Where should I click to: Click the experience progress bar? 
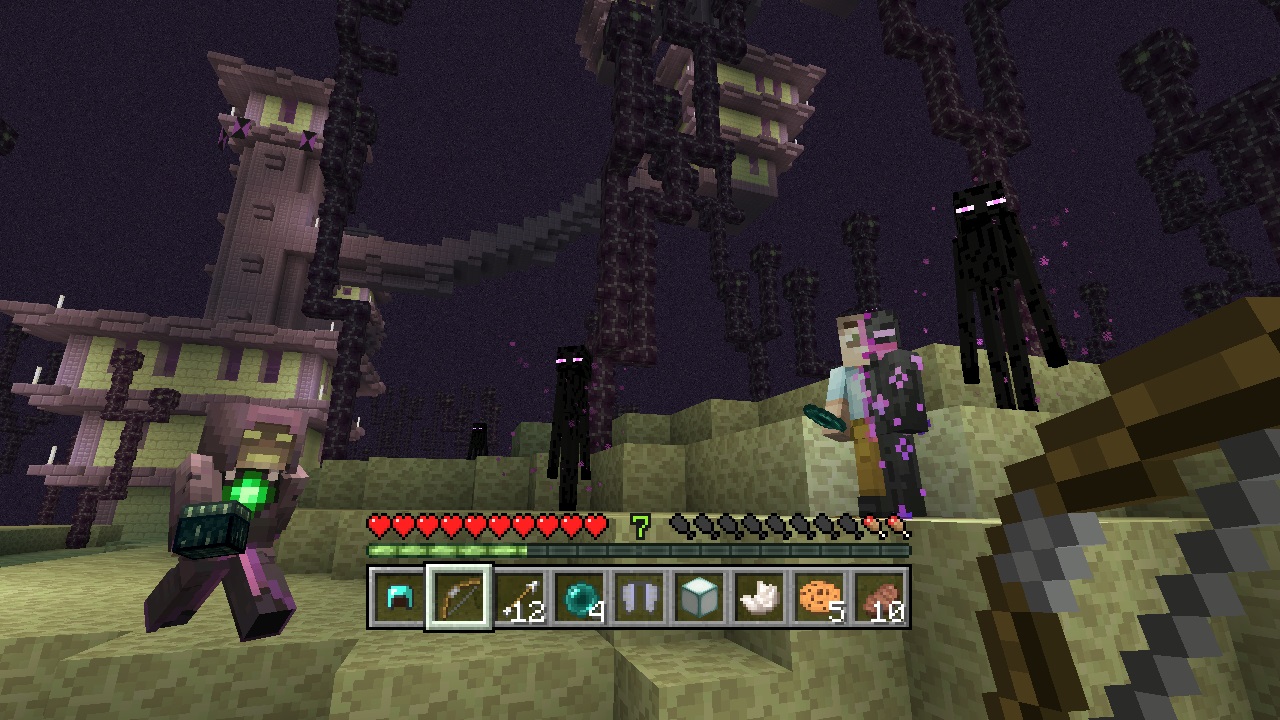pyautogui.click(x=637, y=548)
